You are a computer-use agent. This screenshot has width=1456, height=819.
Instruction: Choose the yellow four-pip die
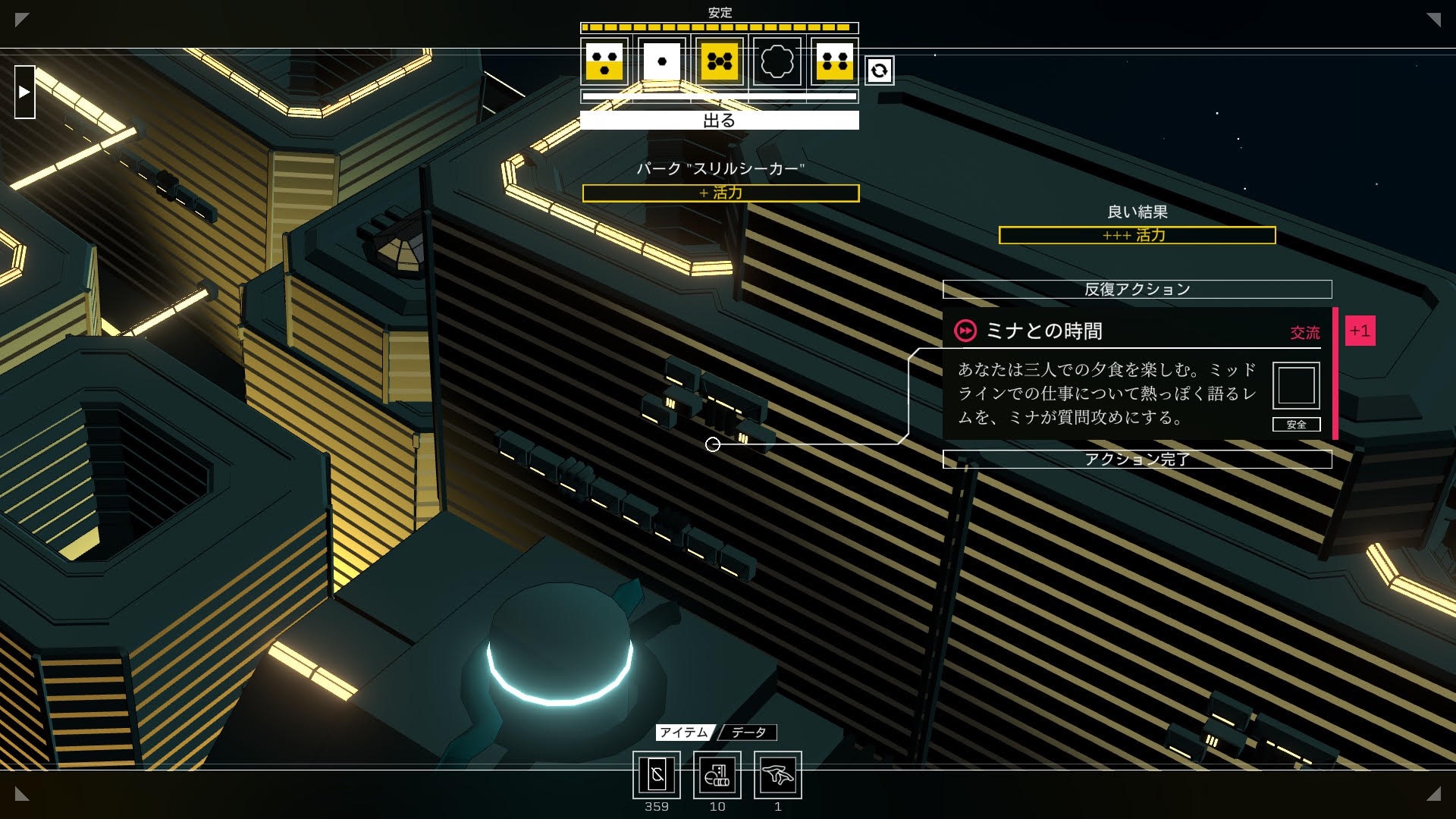click(x=834, y=62)
